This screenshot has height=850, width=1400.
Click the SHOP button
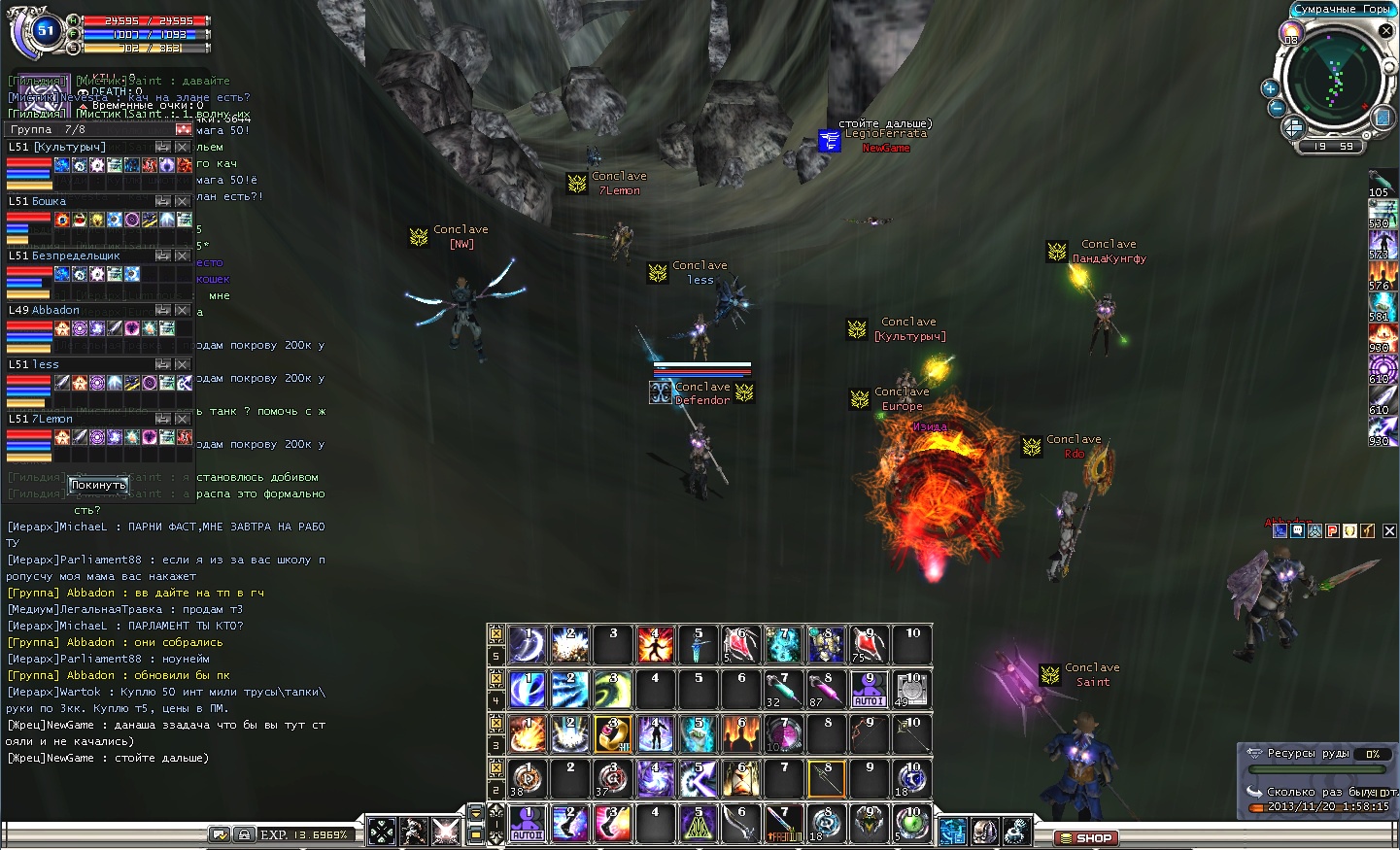pyautogui.click(x=1086, y=837)
